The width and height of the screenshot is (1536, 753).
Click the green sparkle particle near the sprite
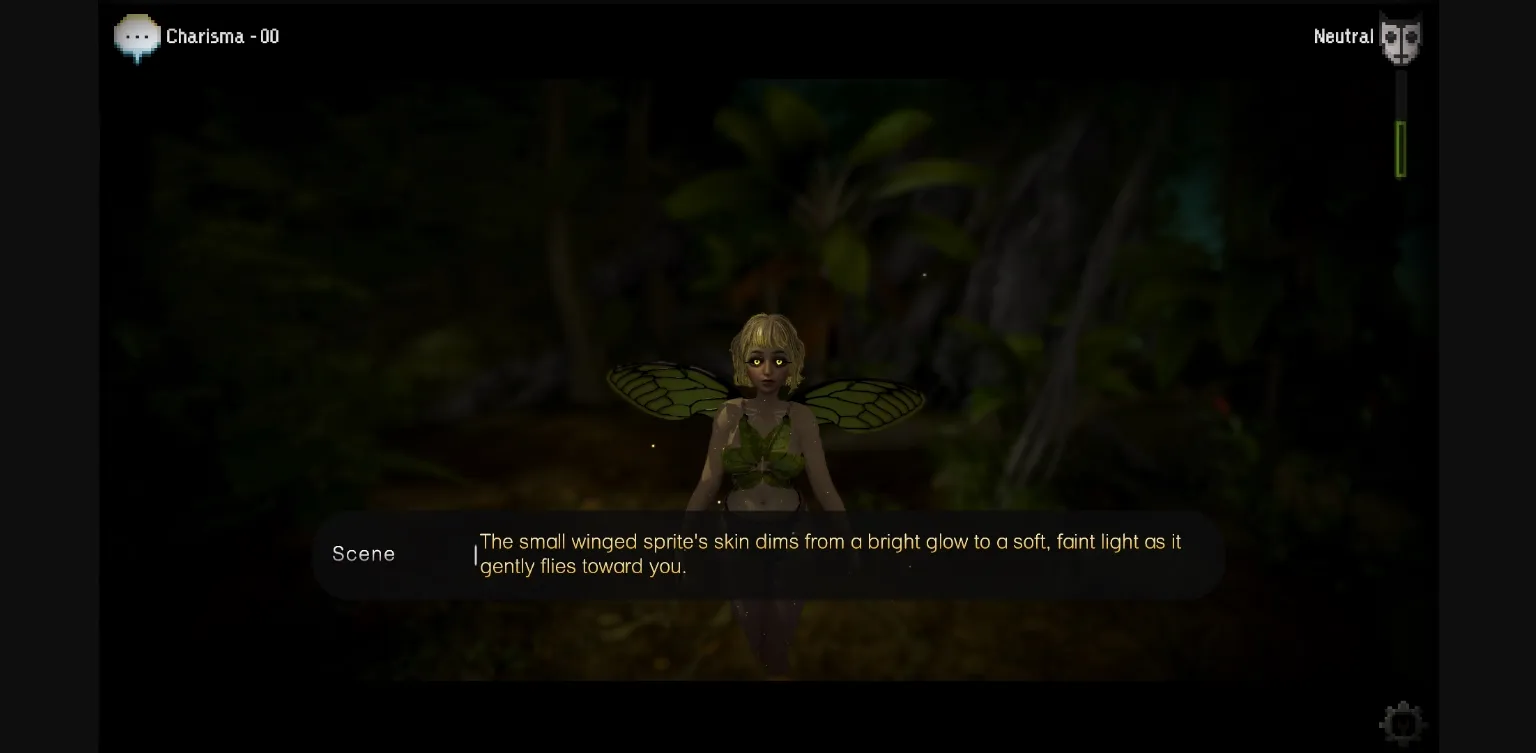pyautogui.click(x=655, y=444)
